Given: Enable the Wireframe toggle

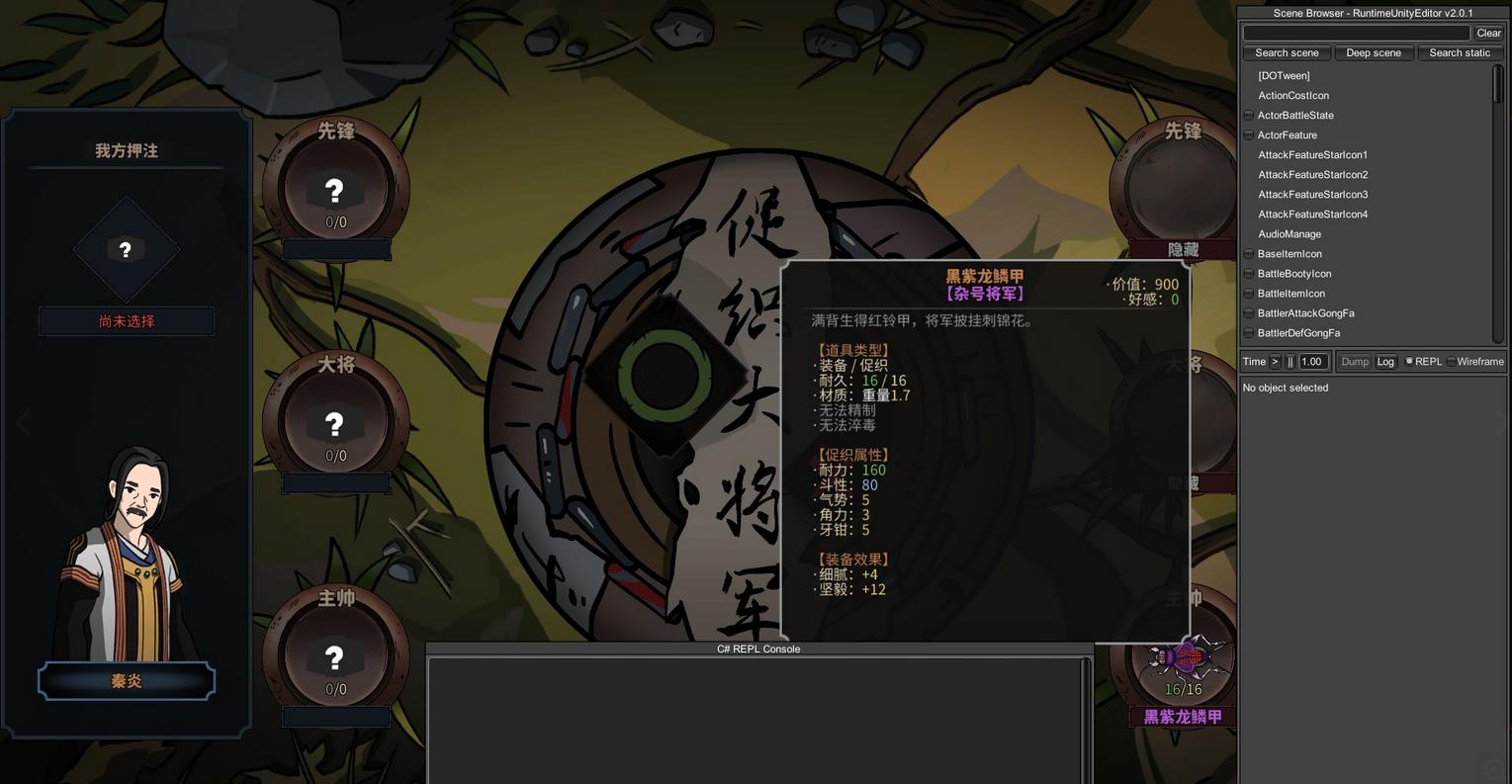Looking at the screenshot, I should coord(1452,361).
